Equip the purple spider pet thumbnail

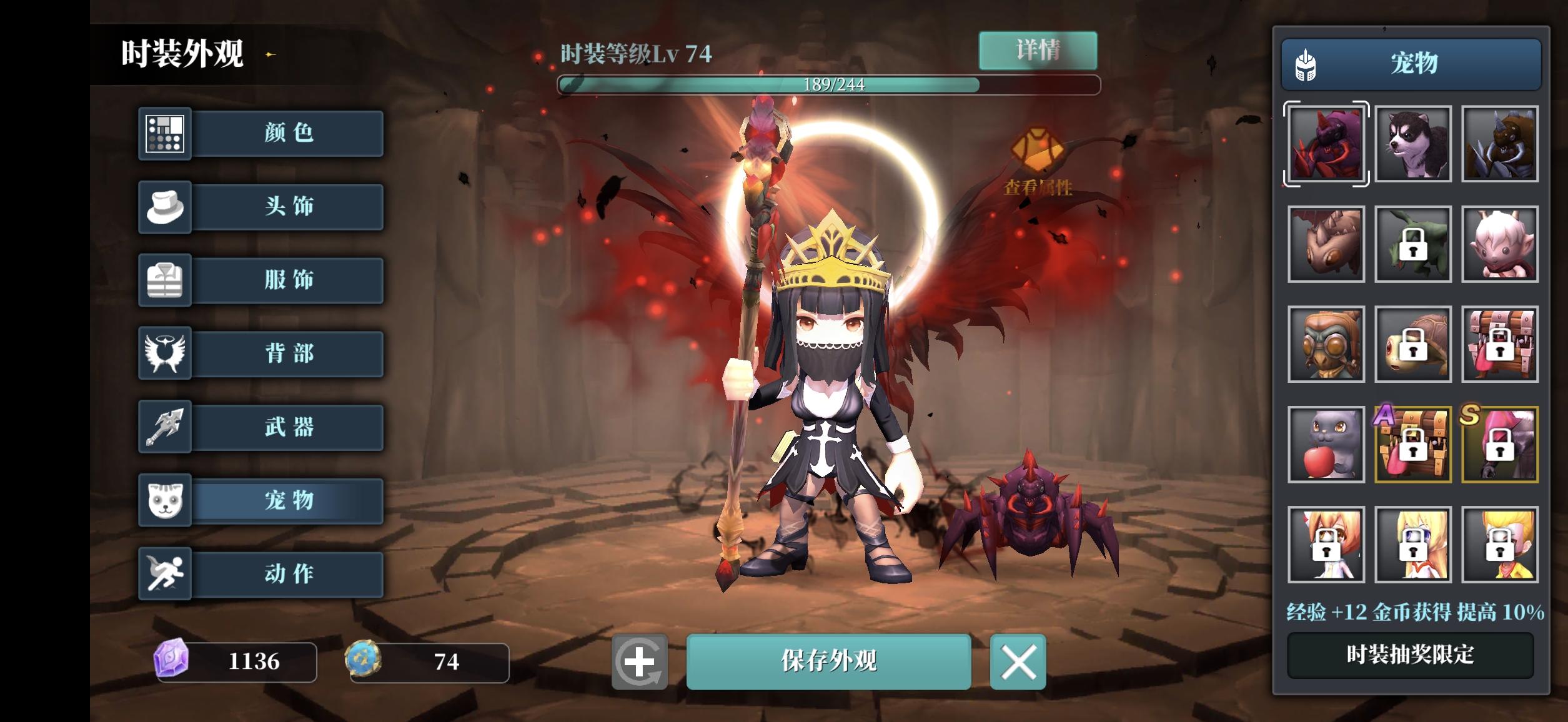coord(1324,144)
